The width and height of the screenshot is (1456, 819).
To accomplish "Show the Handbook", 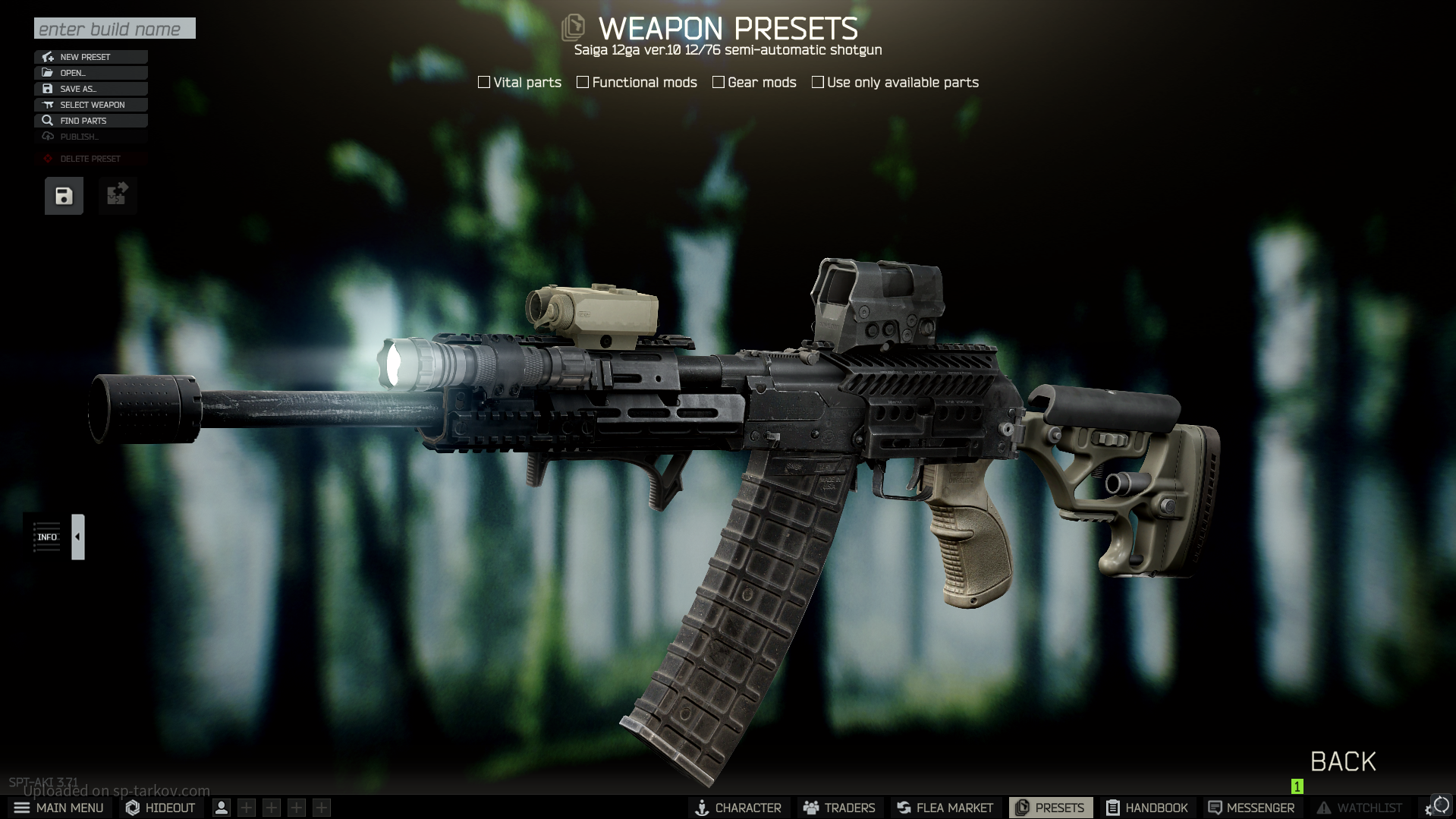I will tap(1146, 808).
